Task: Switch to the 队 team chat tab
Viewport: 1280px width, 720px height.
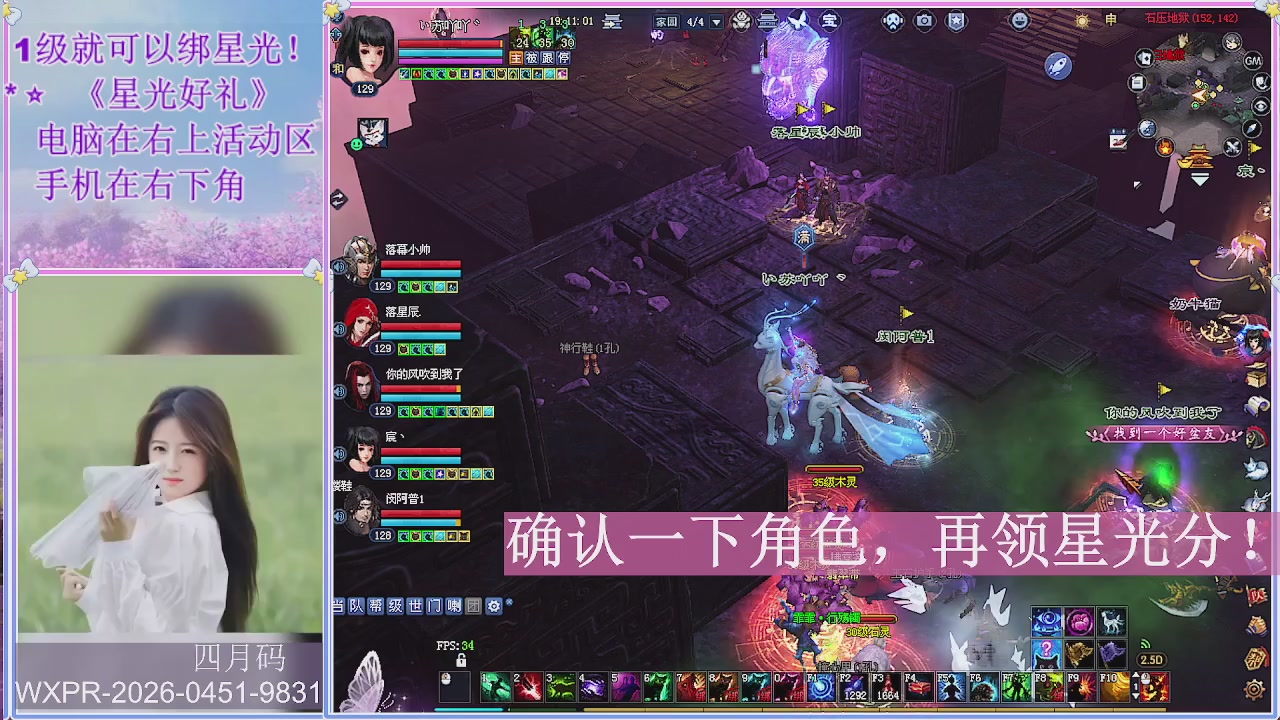Action: (x=357, y=603)
